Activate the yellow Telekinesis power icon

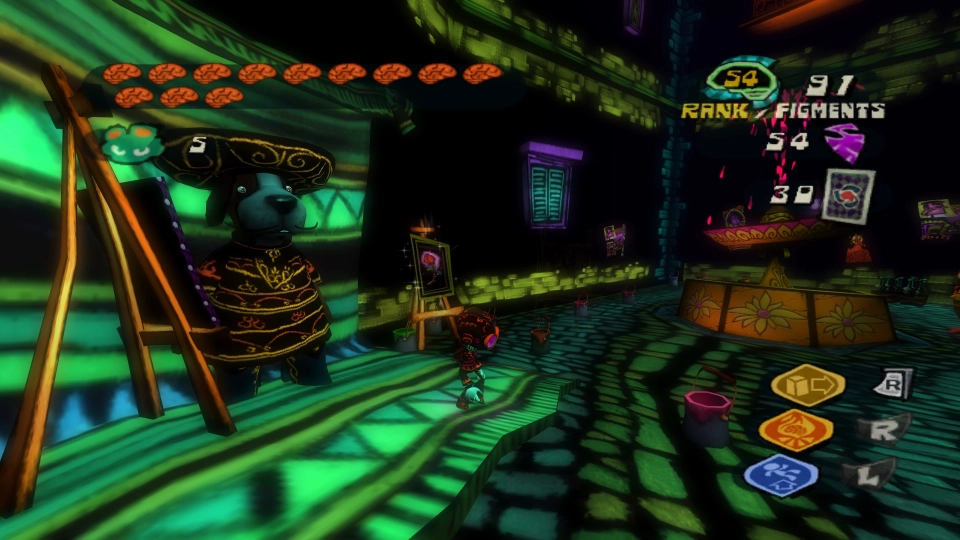808,386
